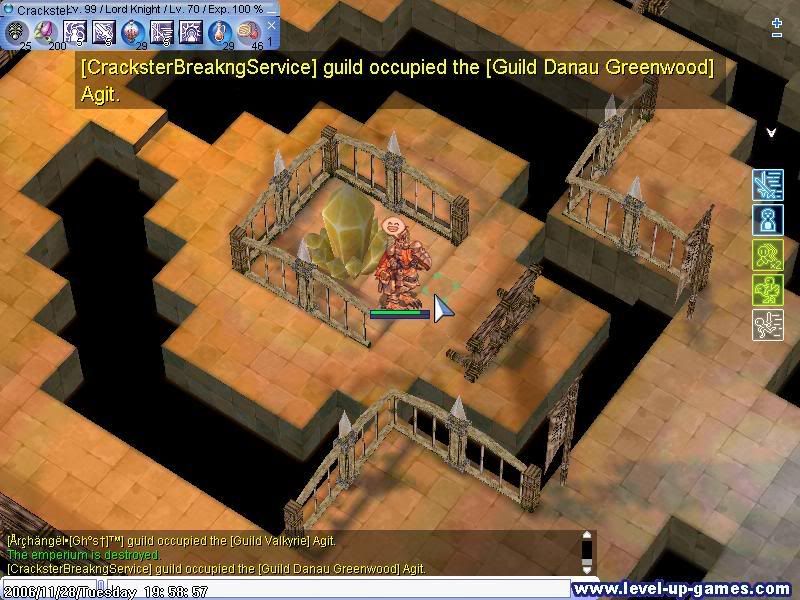Select the purple gem item with 200 count
The height and width of the screenshot is (600, 800).
pyautogui.click(x=46, y=32)
